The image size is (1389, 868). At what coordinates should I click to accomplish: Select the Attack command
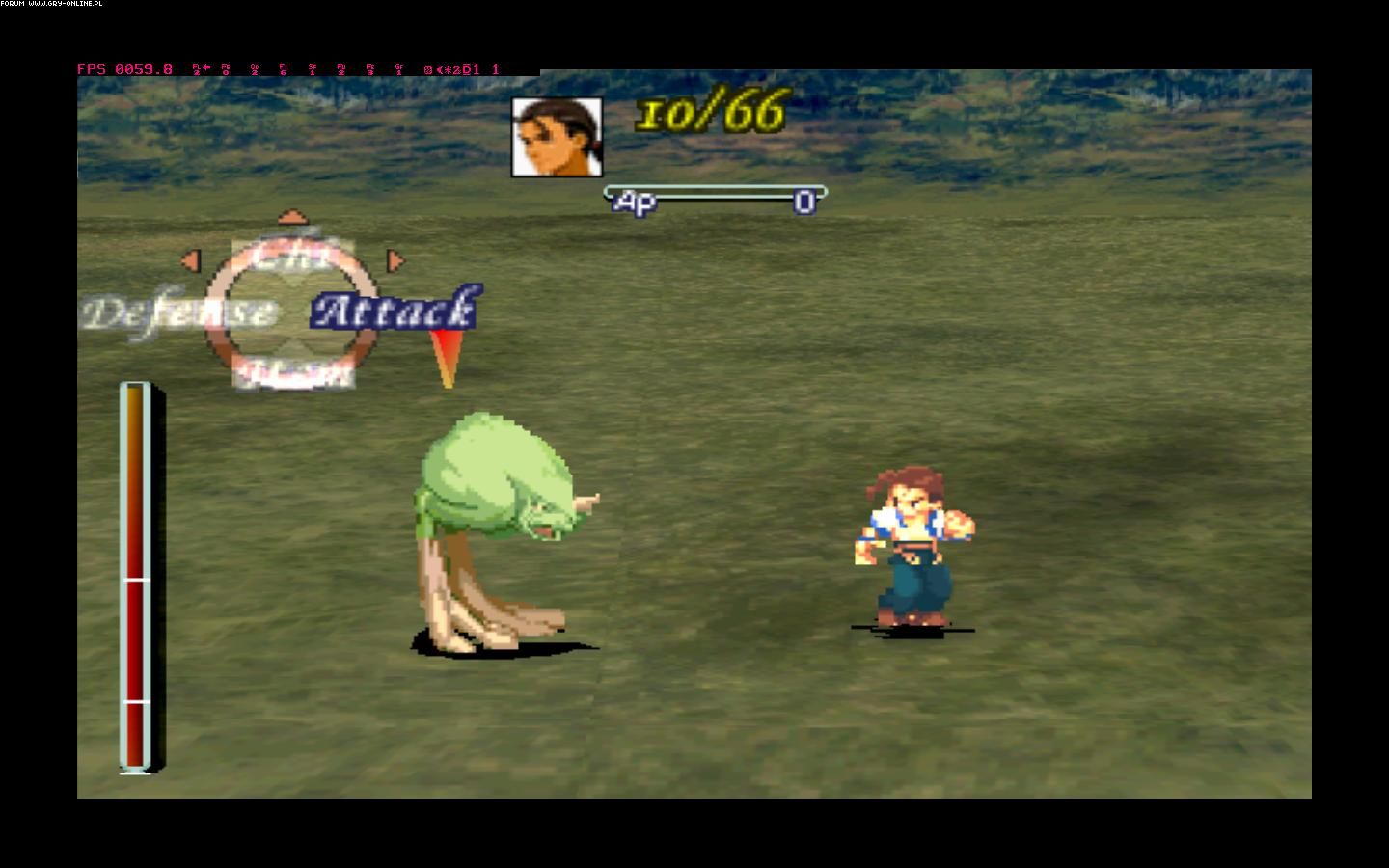point(394,311)
